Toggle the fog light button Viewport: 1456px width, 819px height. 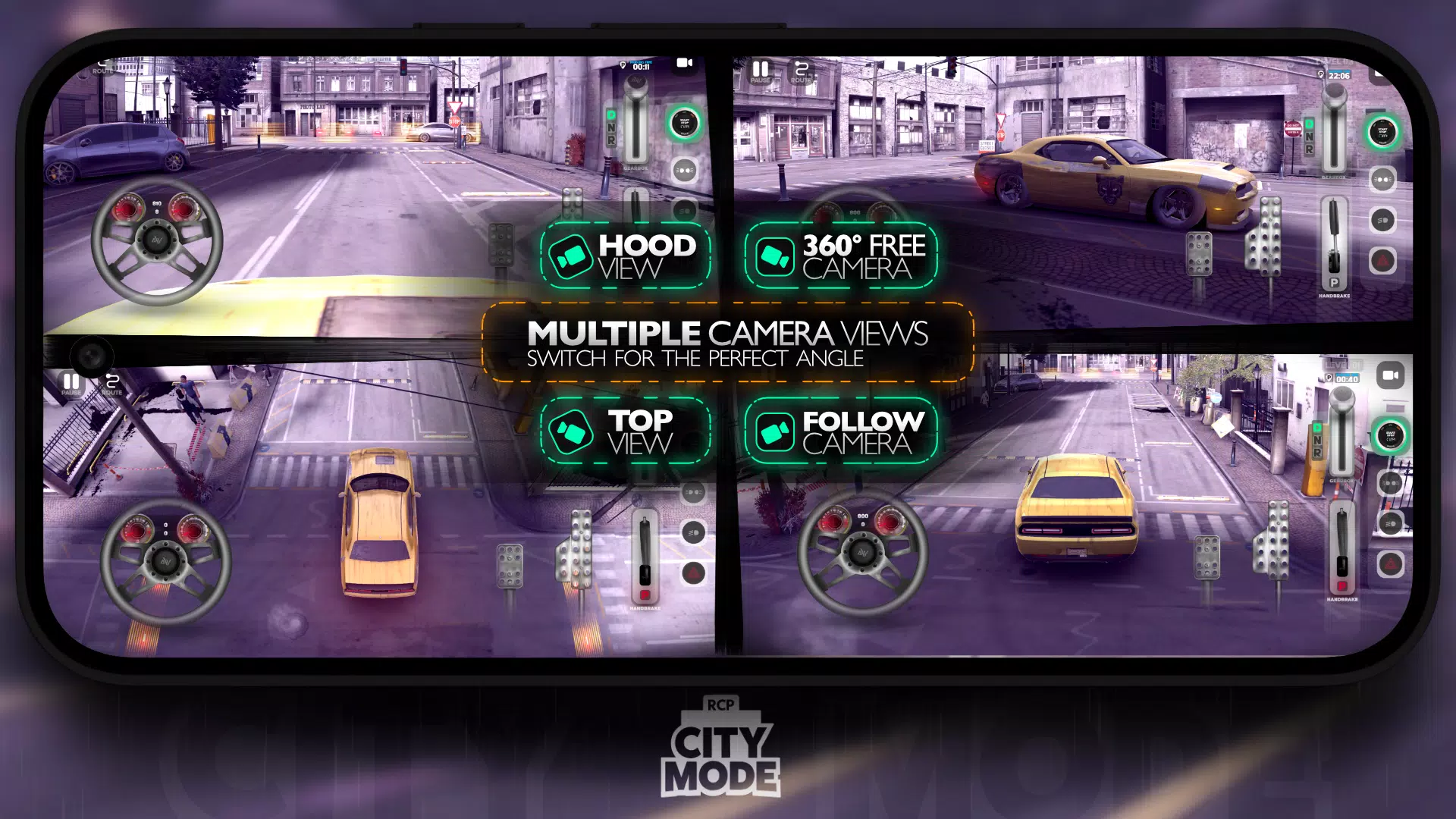[x=1382, y=220]
